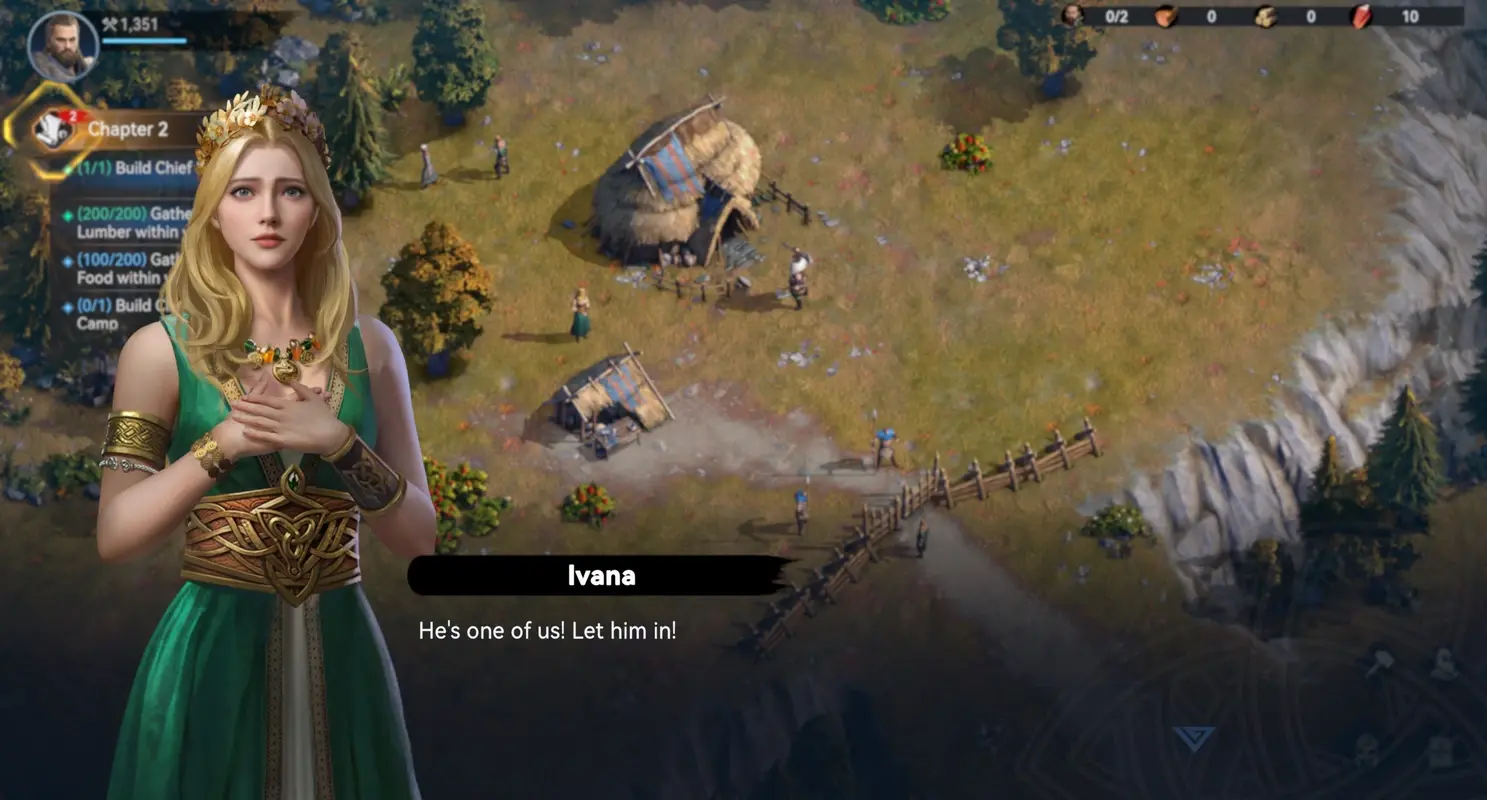Tap the red notification badge on quest icon
This screenshot has height=800, width=1487.
click(x=72, y=115)
